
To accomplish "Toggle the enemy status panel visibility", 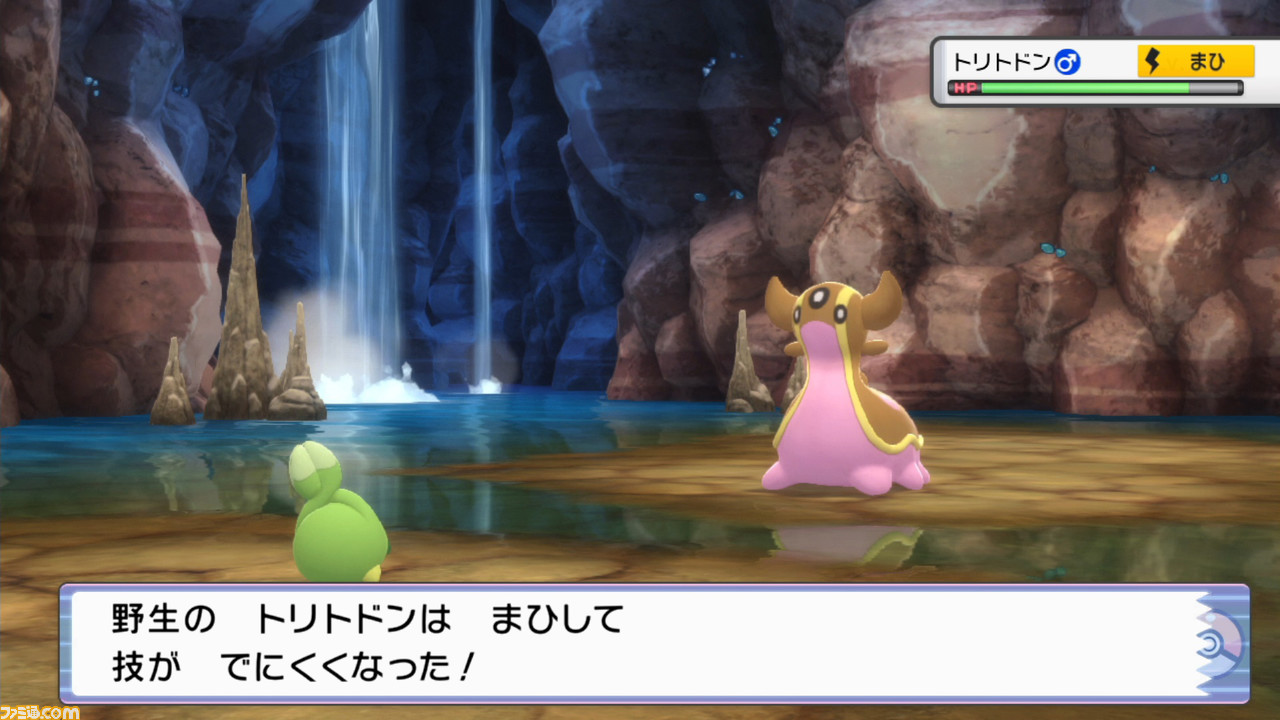I will click(1100, 72).
